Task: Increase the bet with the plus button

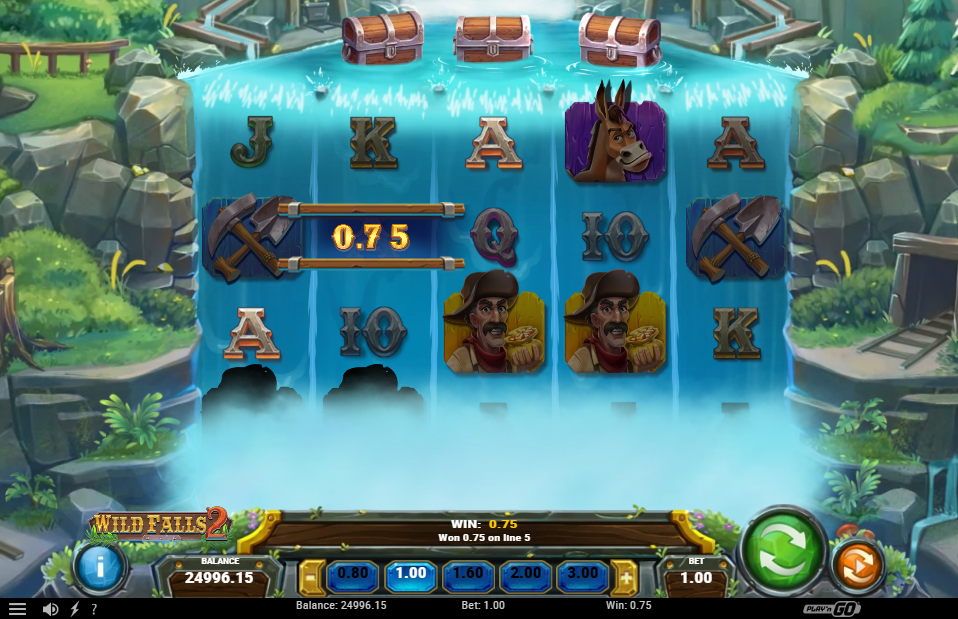Action: tap(627, 577)
